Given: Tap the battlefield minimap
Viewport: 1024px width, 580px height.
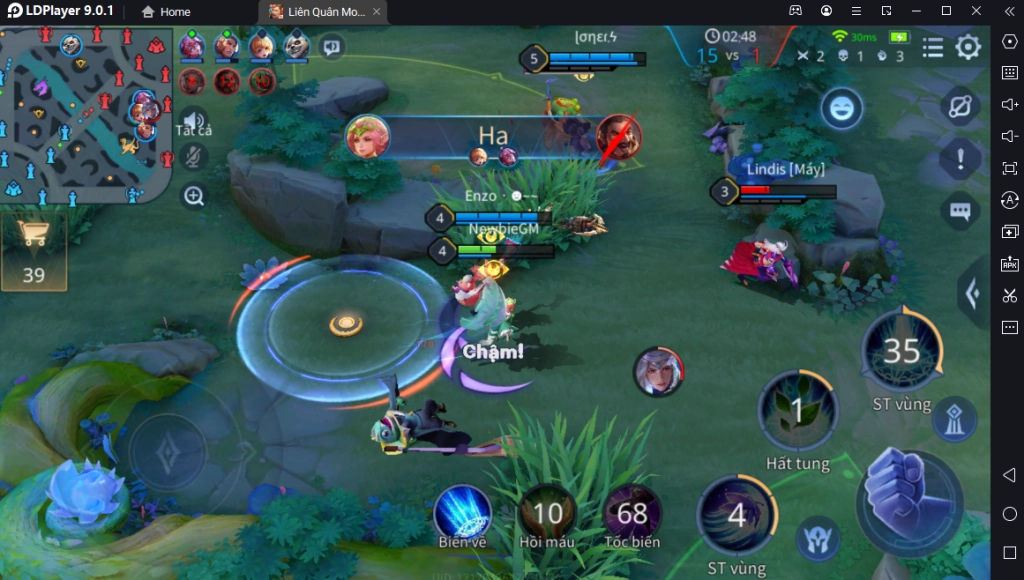Looking at the screenshot, I should point(87,113).
